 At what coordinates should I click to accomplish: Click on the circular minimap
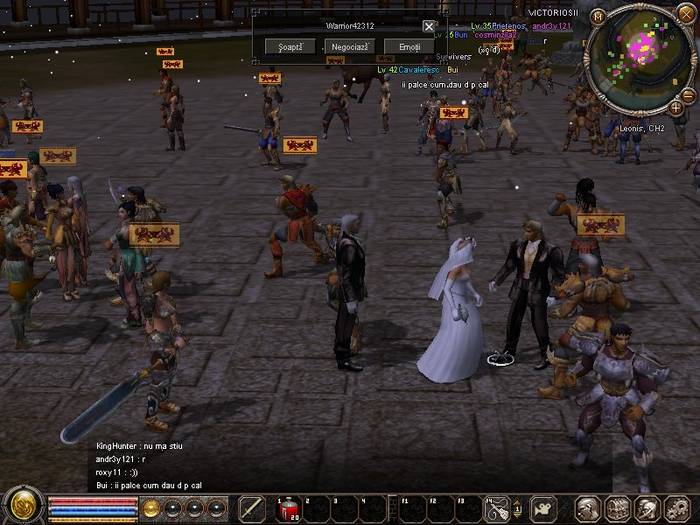(640, 57)
